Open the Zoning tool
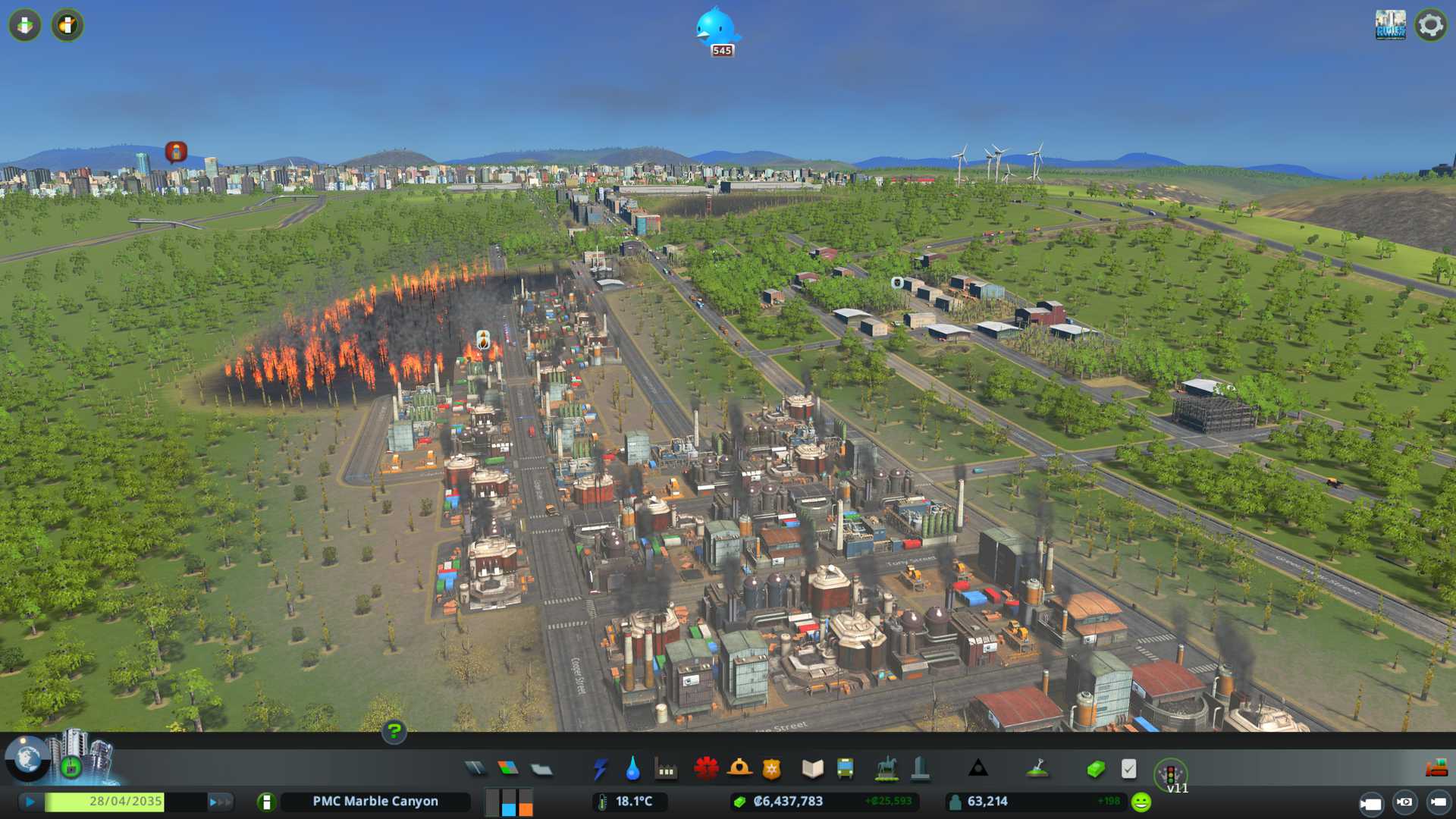This screenshot has height=819, width=1456. pyautogui.click(x=508, y=769)
